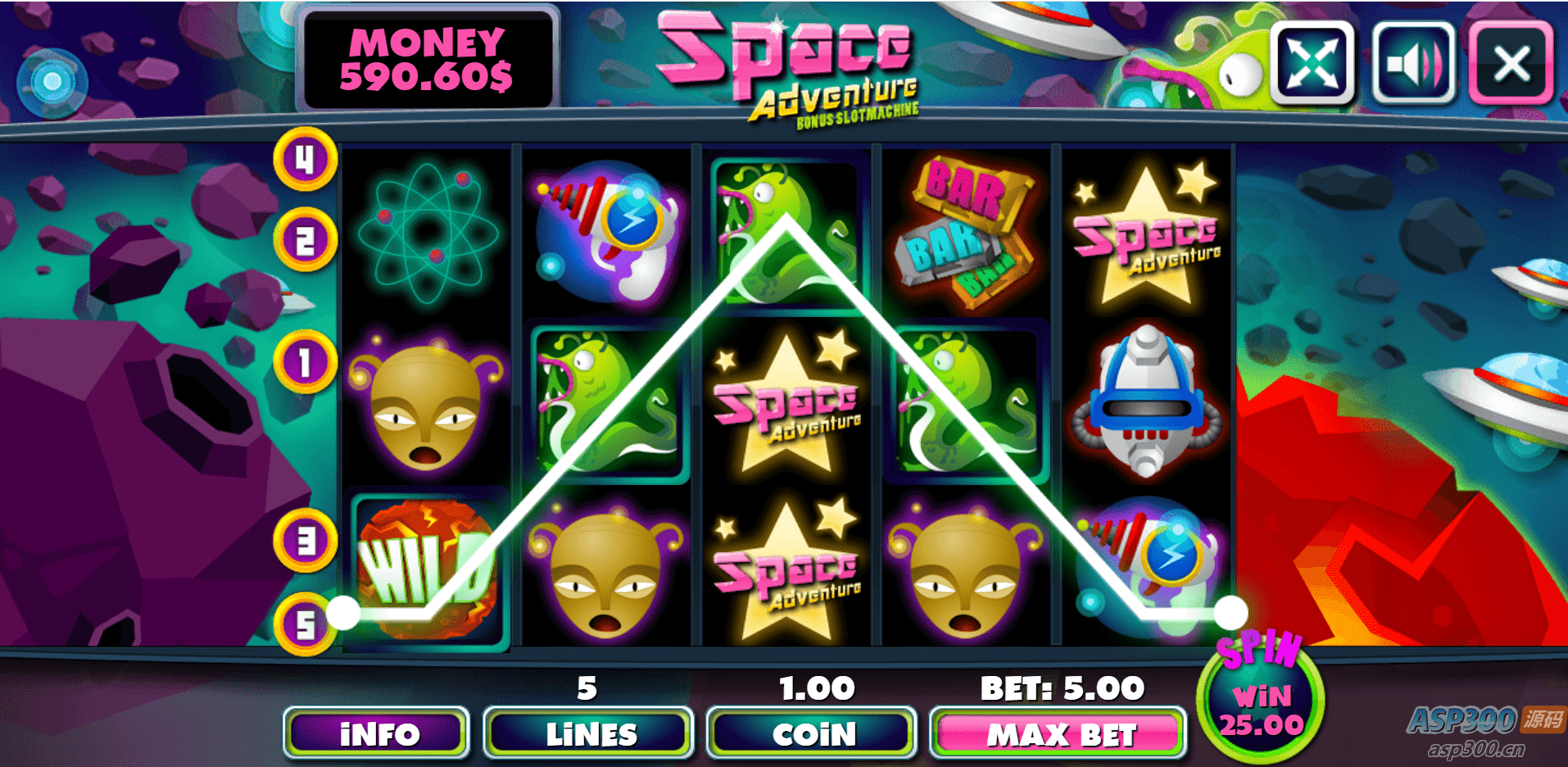Toggle fullscreen mode
Viewport: 1568px width, 767px height.
[x=1312, y=63]
